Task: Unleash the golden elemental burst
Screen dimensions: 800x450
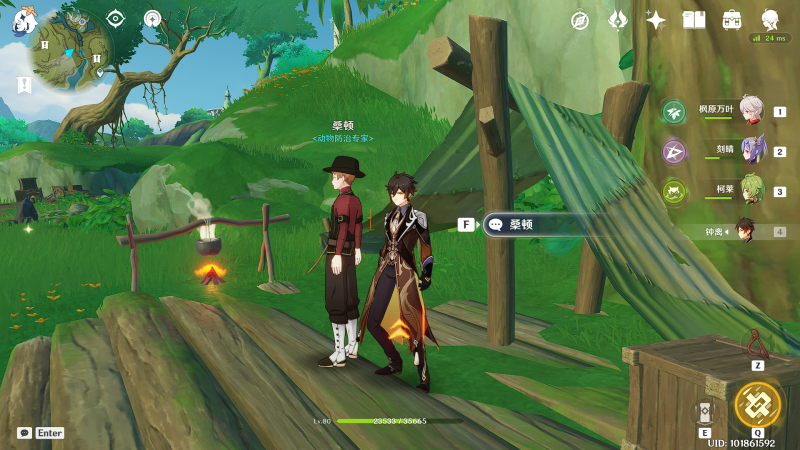Action: tap(757, 405)
